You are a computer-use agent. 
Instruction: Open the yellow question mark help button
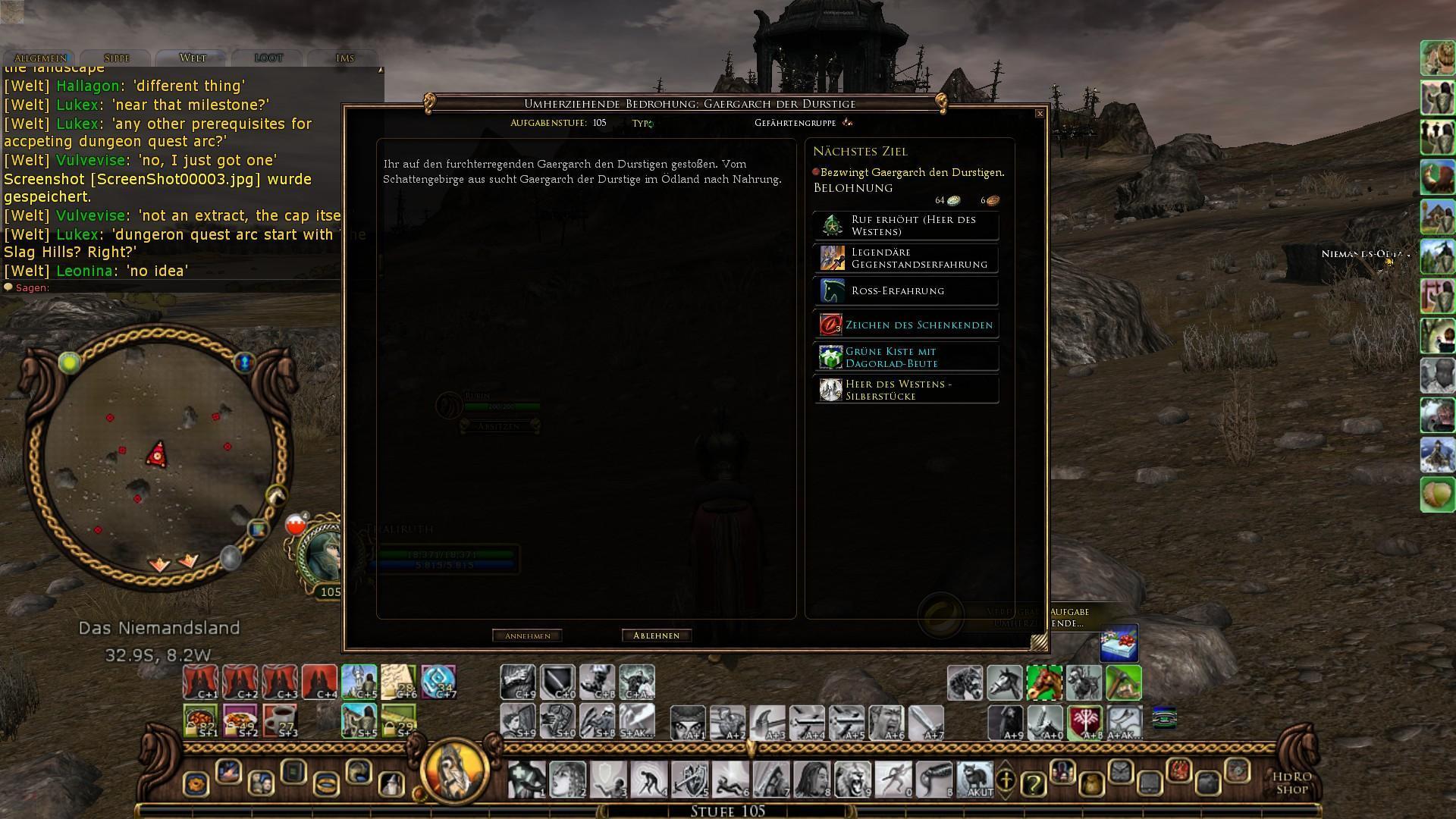(x=1033, y=783)
